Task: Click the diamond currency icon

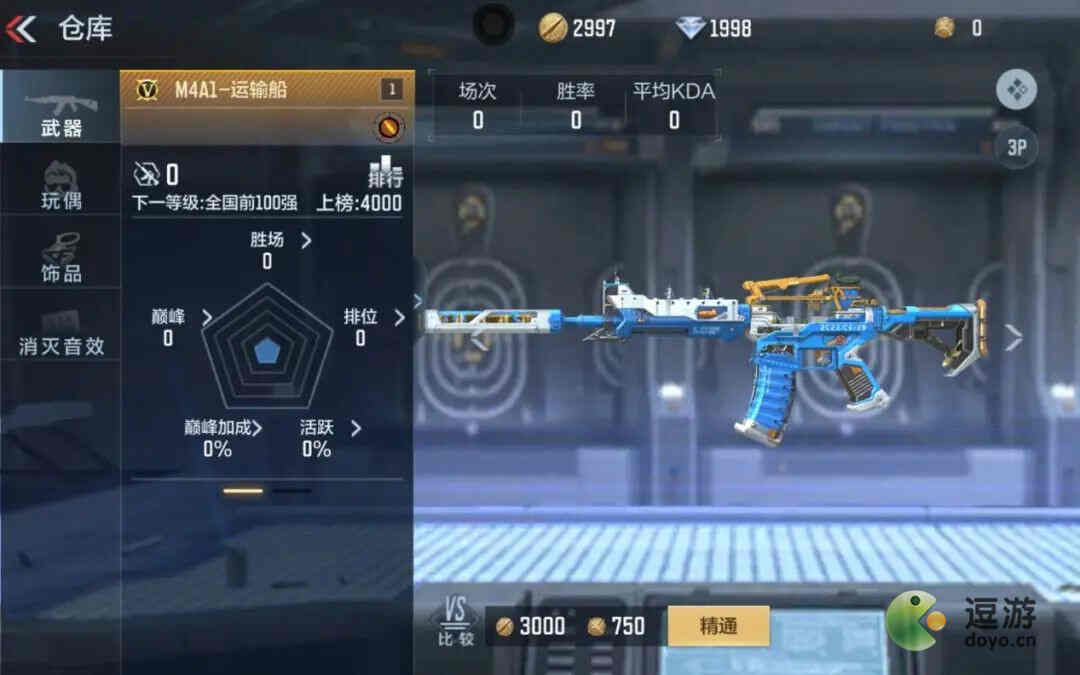Action: coord(690,28)
